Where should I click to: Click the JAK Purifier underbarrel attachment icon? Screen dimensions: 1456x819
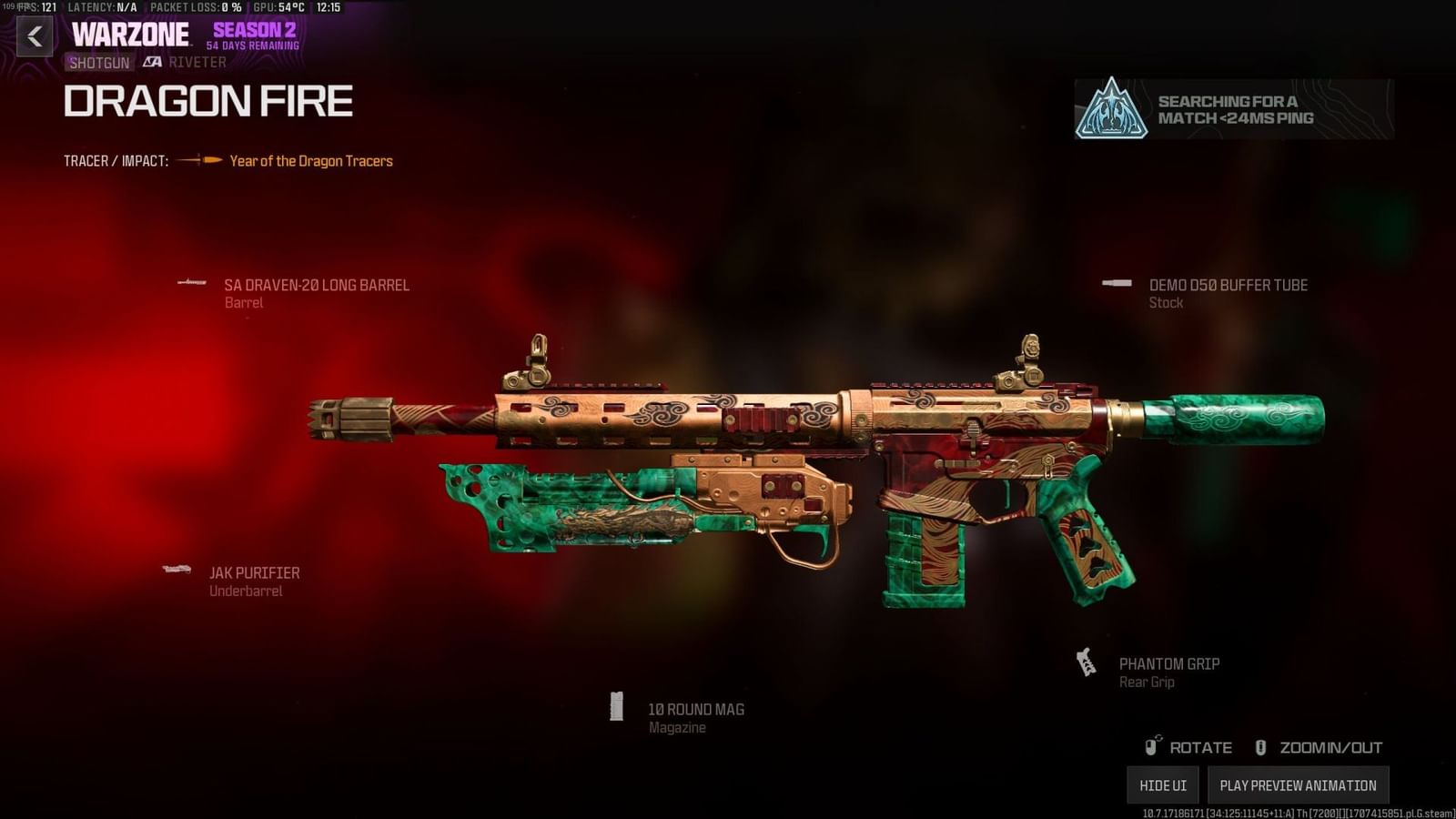[x=175, y=571]
